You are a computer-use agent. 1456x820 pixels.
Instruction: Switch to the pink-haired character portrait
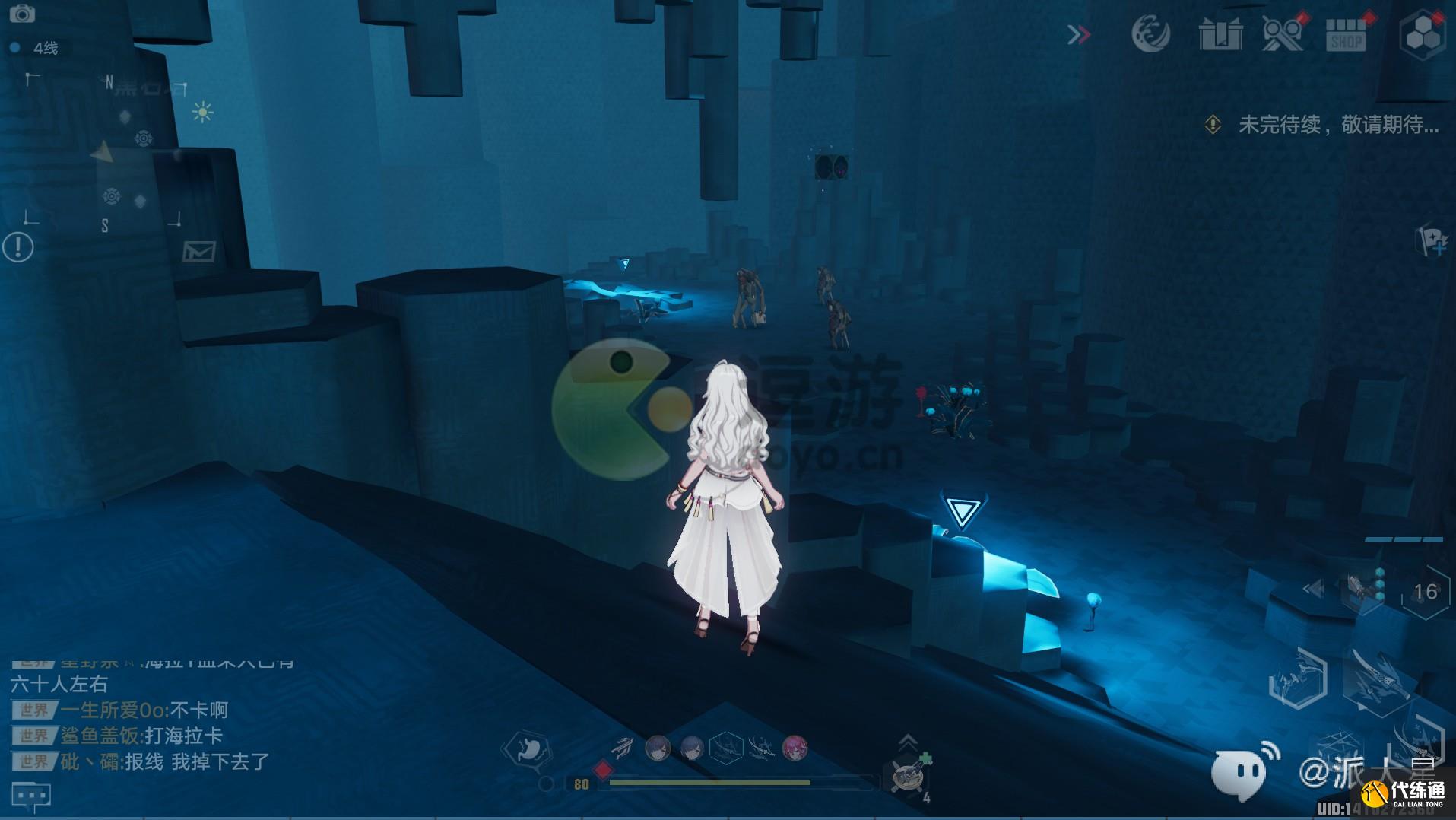(x=795, y=748)
